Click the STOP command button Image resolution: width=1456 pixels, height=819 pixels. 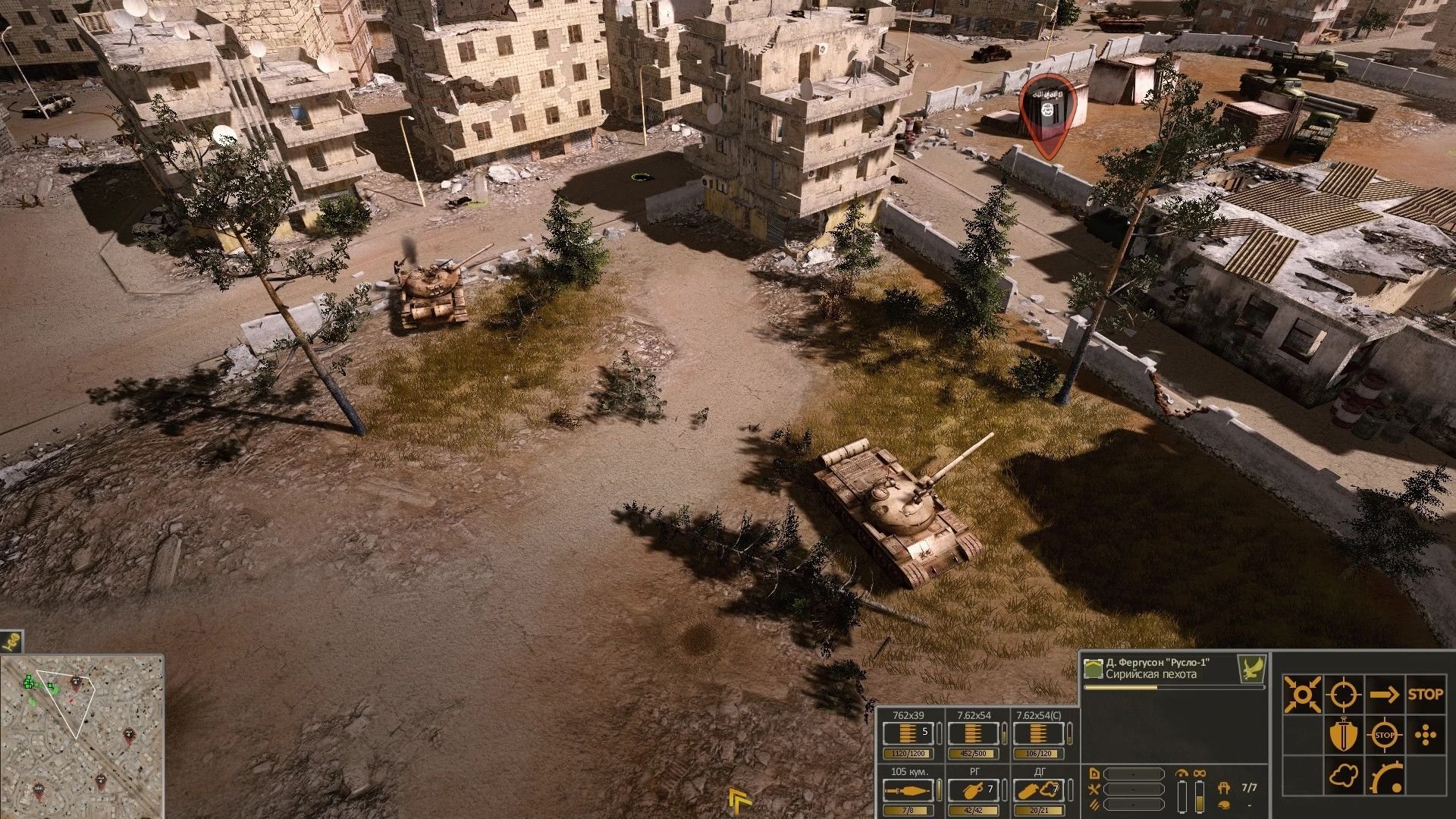[1425, 694]
